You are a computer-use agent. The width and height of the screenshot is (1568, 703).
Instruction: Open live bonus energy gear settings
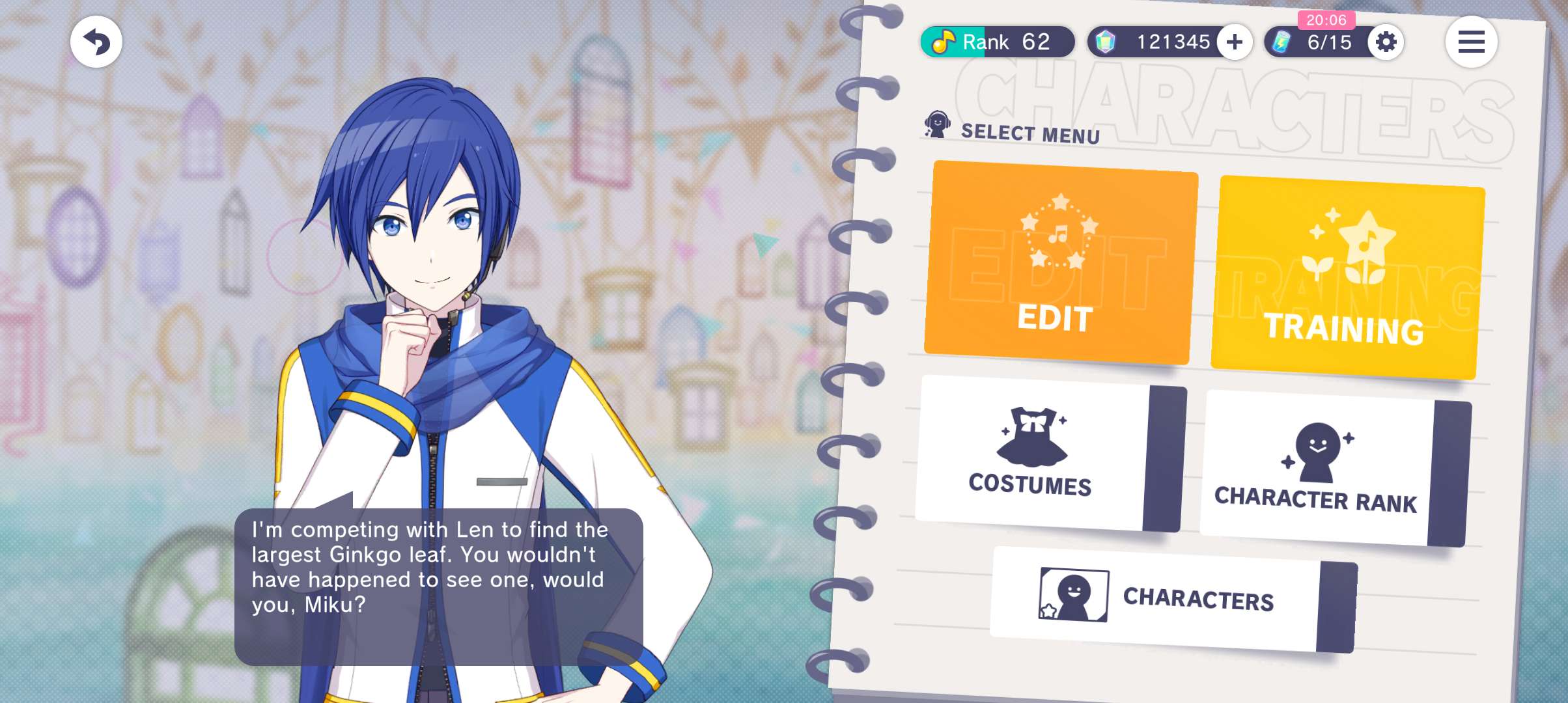1386,42
